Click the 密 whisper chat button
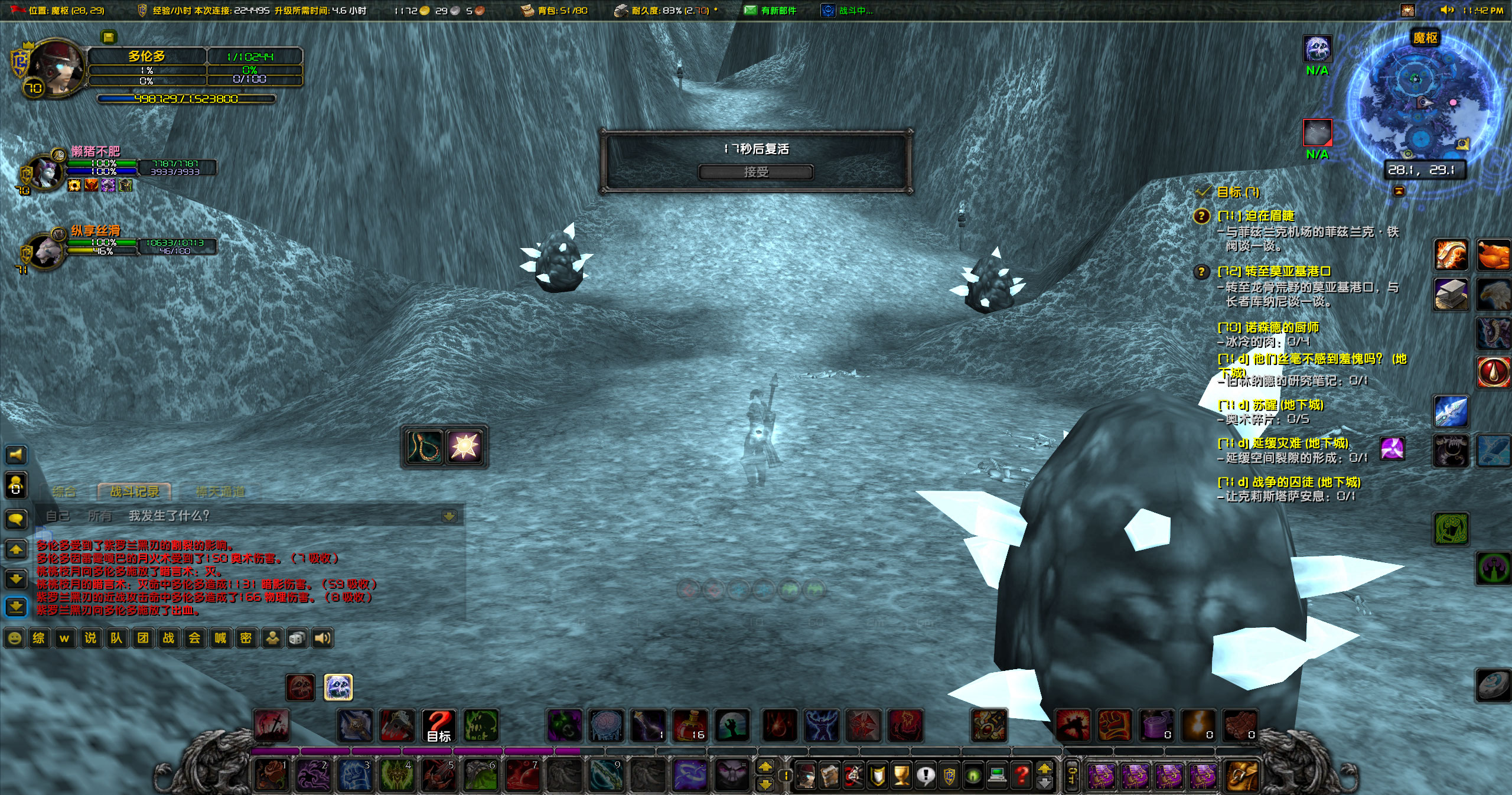 (246, 638)
